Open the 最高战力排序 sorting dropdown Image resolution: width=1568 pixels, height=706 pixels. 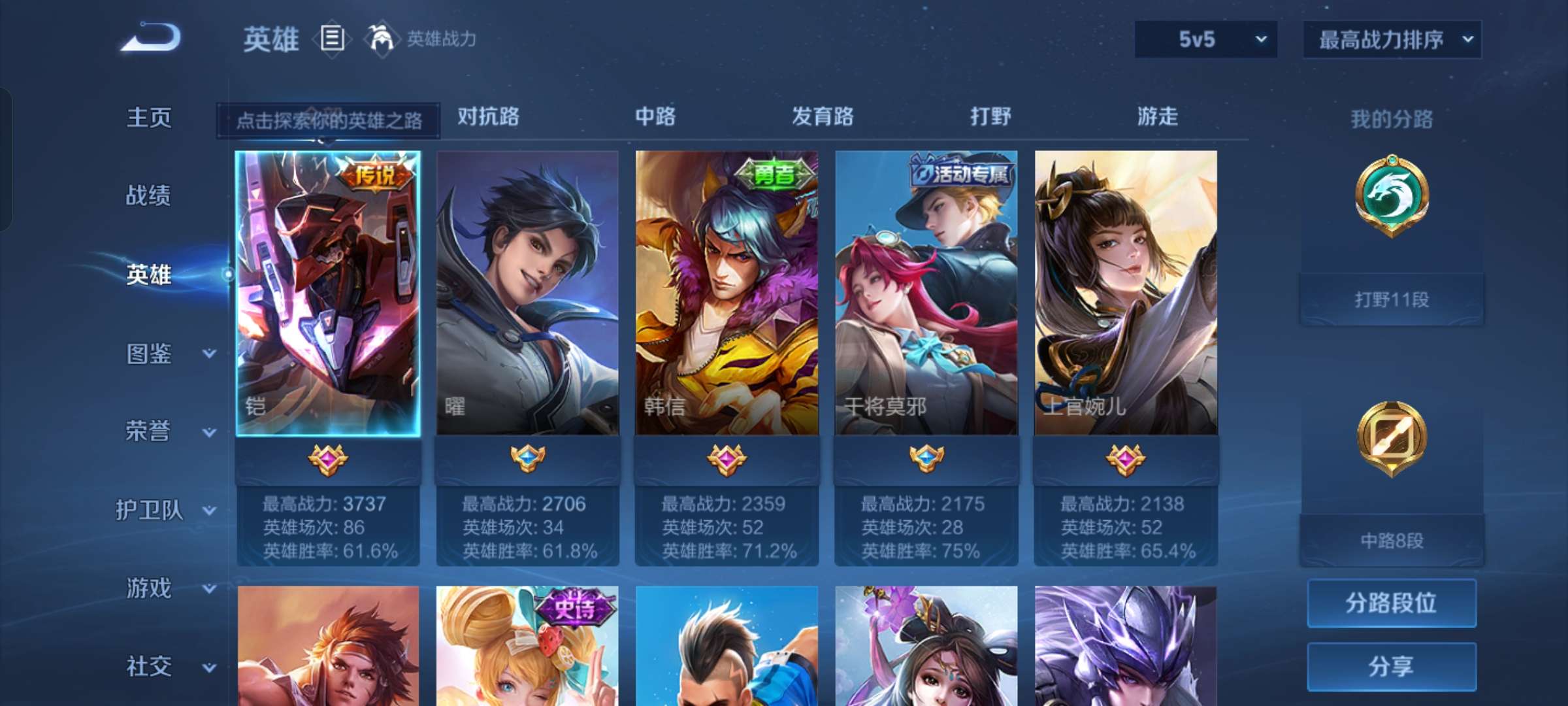[1390, 39]
